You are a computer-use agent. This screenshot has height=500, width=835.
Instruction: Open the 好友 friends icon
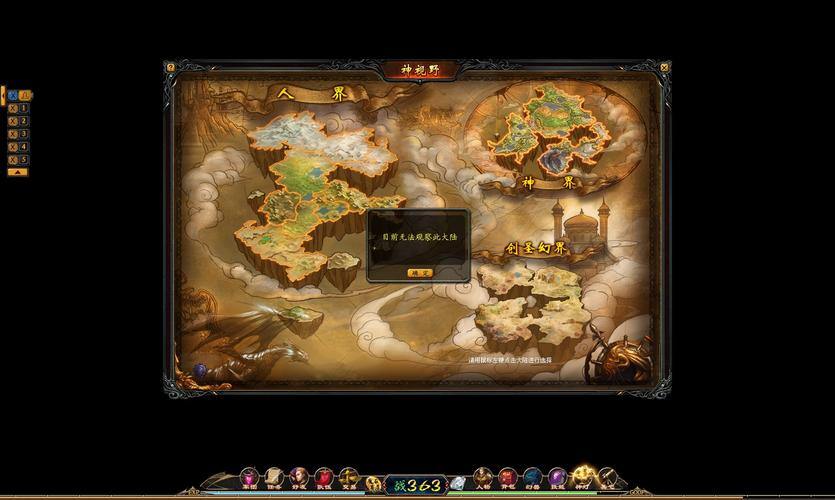298,478
